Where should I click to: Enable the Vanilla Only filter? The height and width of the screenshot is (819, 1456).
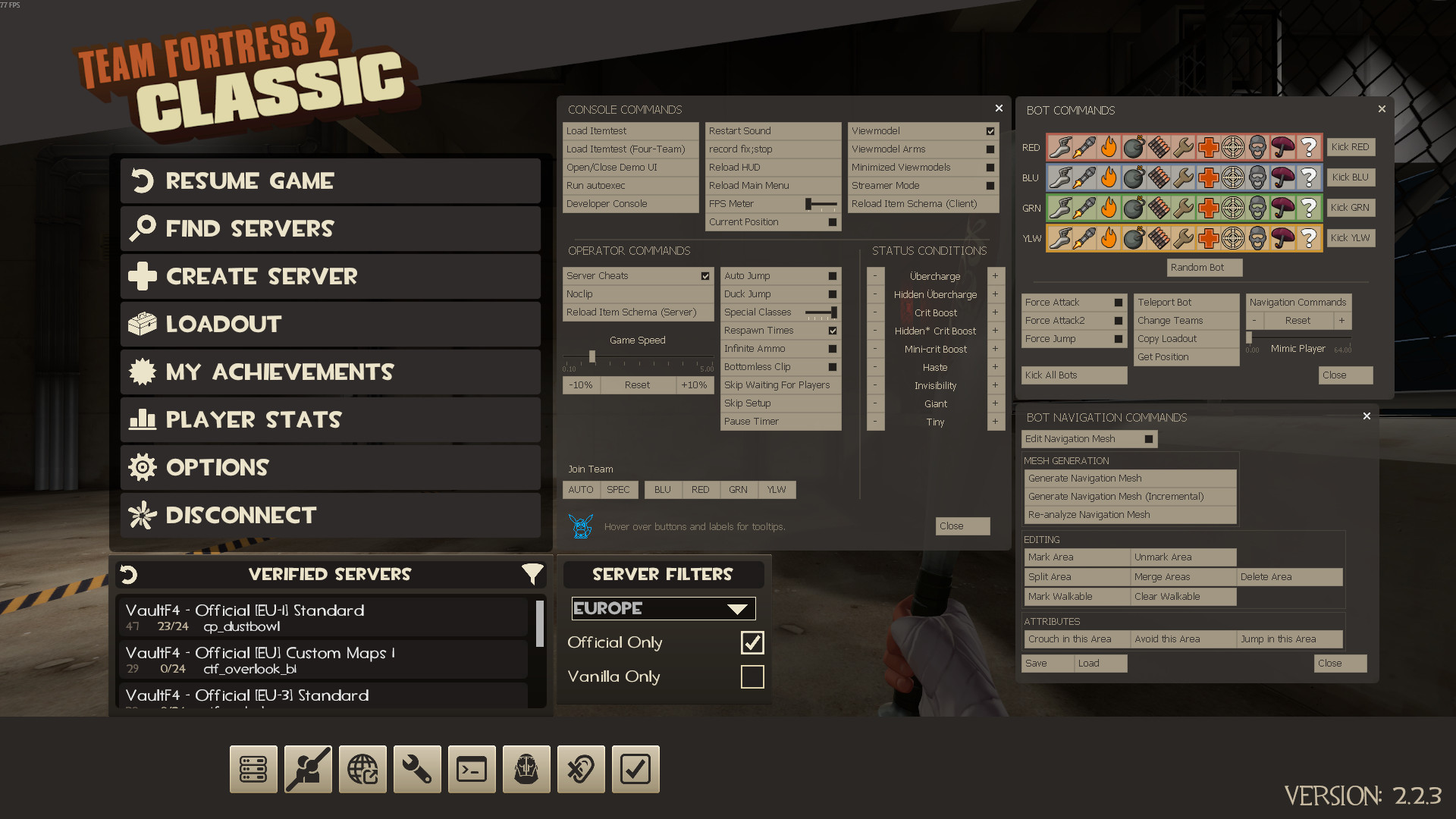pos(752,676)
